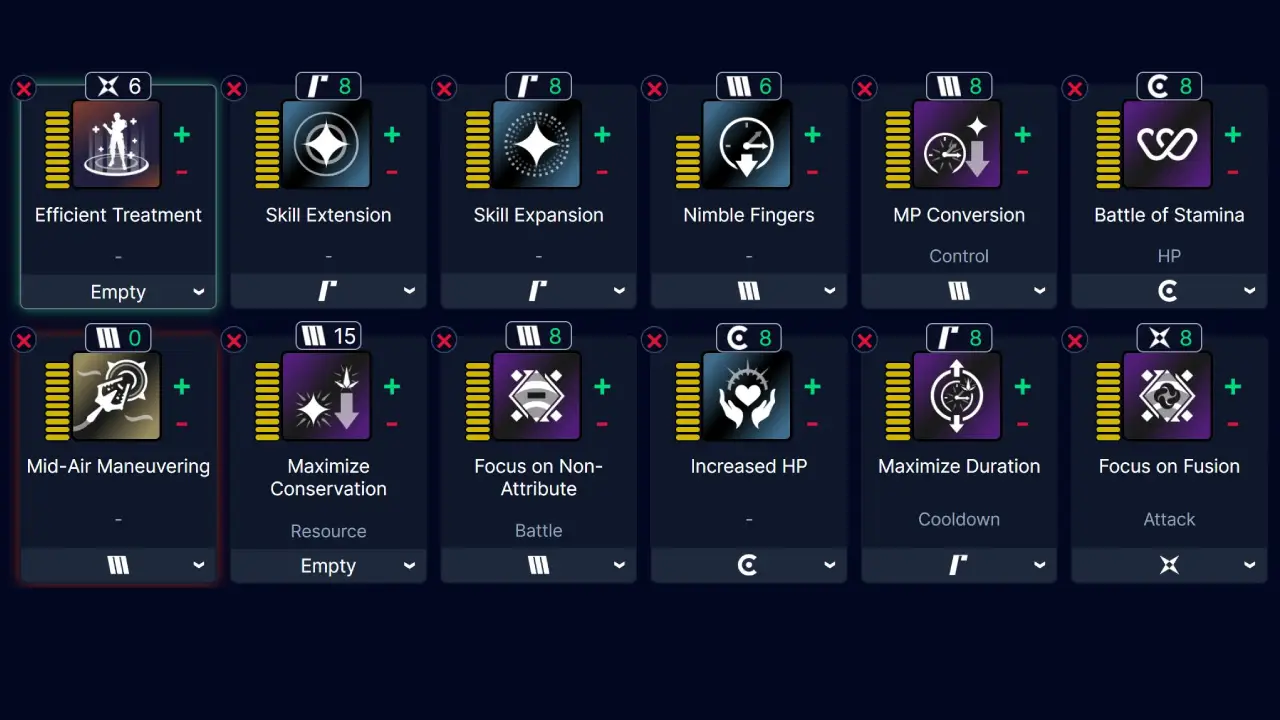The width and height of the screenshot is (1280, 720).
Task: Select the Efficient Treatment skill icon
Action: pyautogui.click(x=117, y=144)
